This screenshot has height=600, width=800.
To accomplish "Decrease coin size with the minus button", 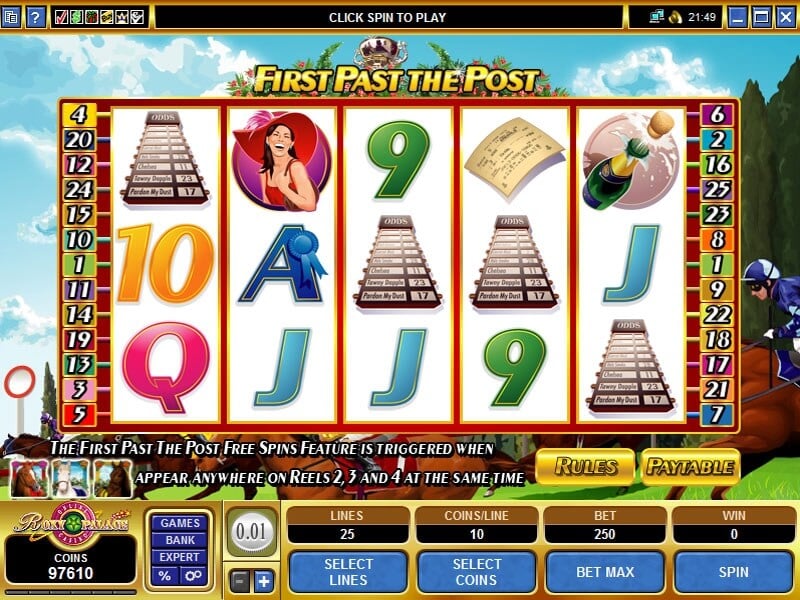I will (240, 581).
